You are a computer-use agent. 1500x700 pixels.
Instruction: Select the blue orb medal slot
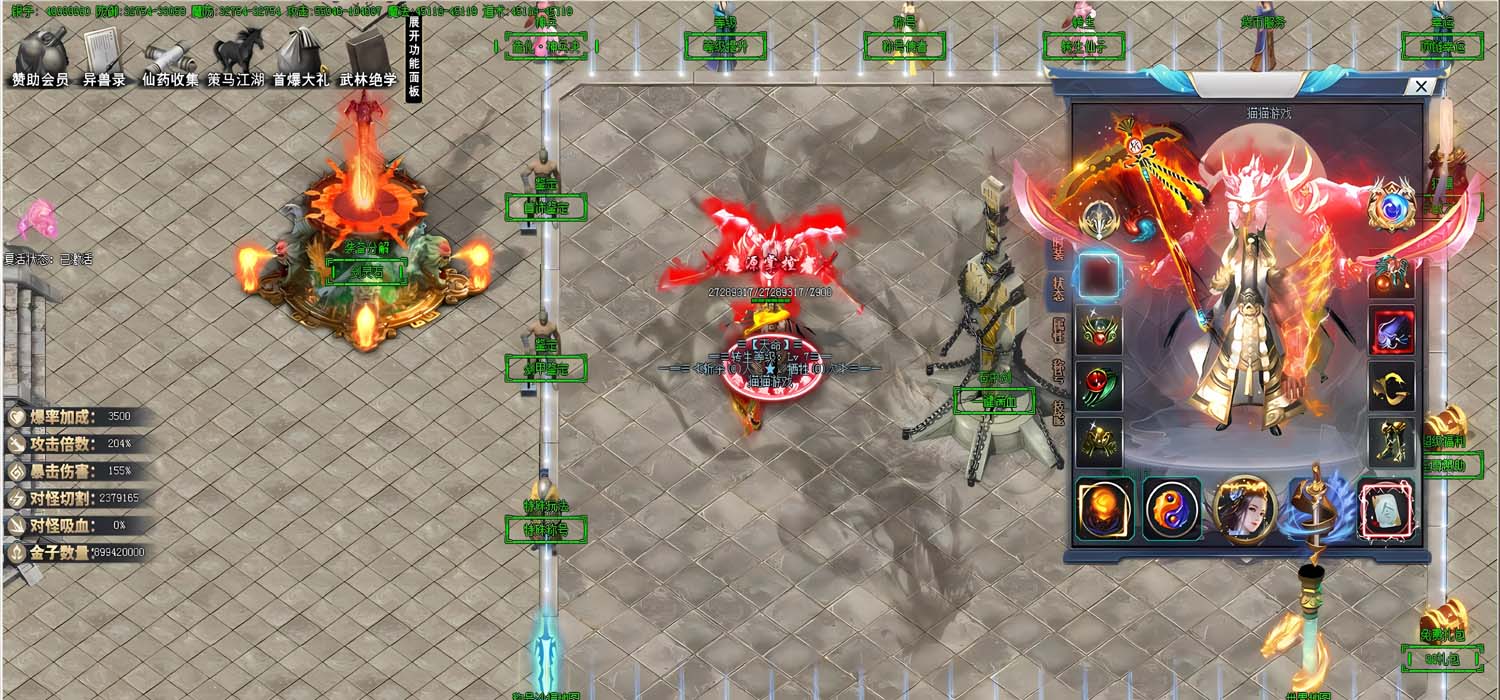(x=1391, y=206)
